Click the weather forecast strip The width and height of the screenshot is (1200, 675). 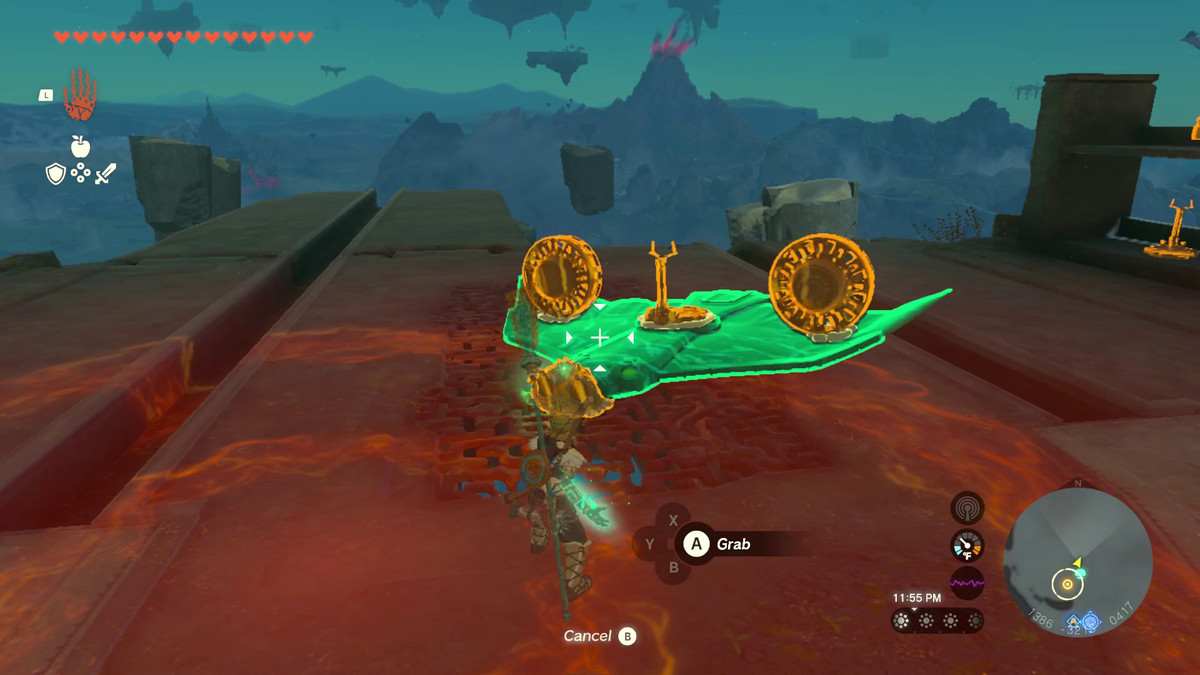click(x=937, y=621)
